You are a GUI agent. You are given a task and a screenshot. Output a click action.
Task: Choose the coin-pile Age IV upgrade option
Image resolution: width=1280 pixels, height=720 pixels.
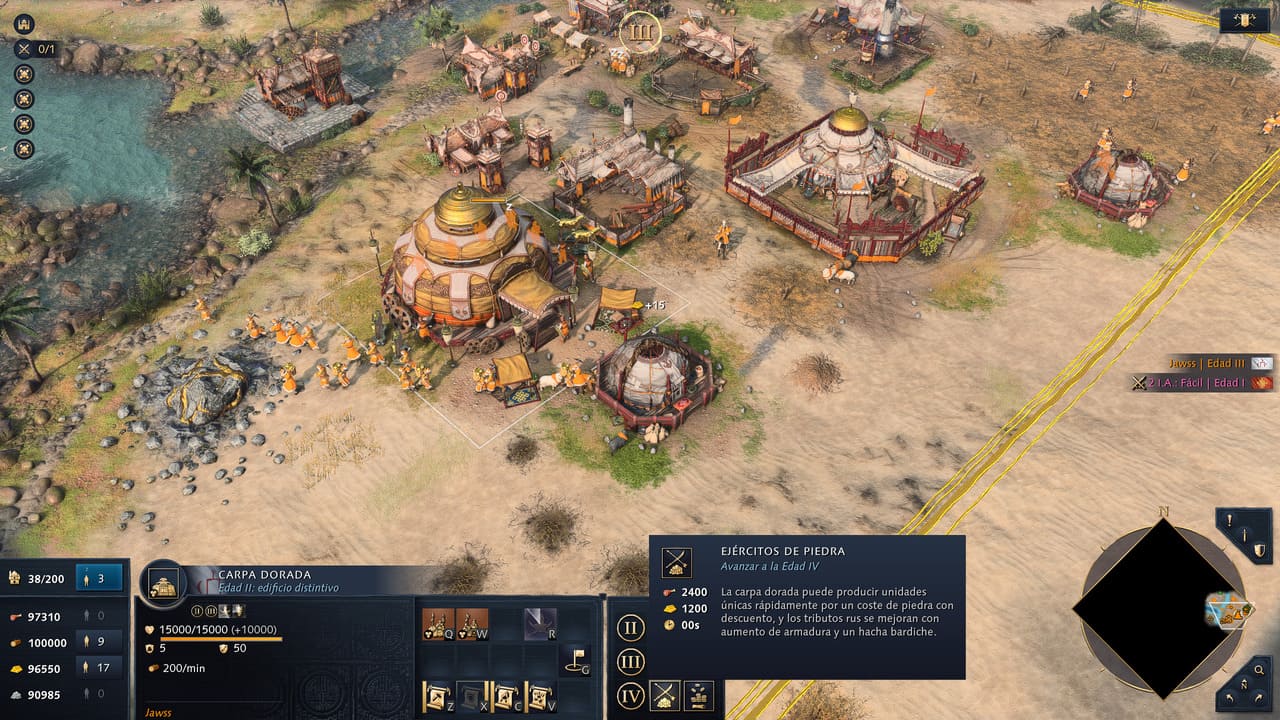(x=699, y=694)
